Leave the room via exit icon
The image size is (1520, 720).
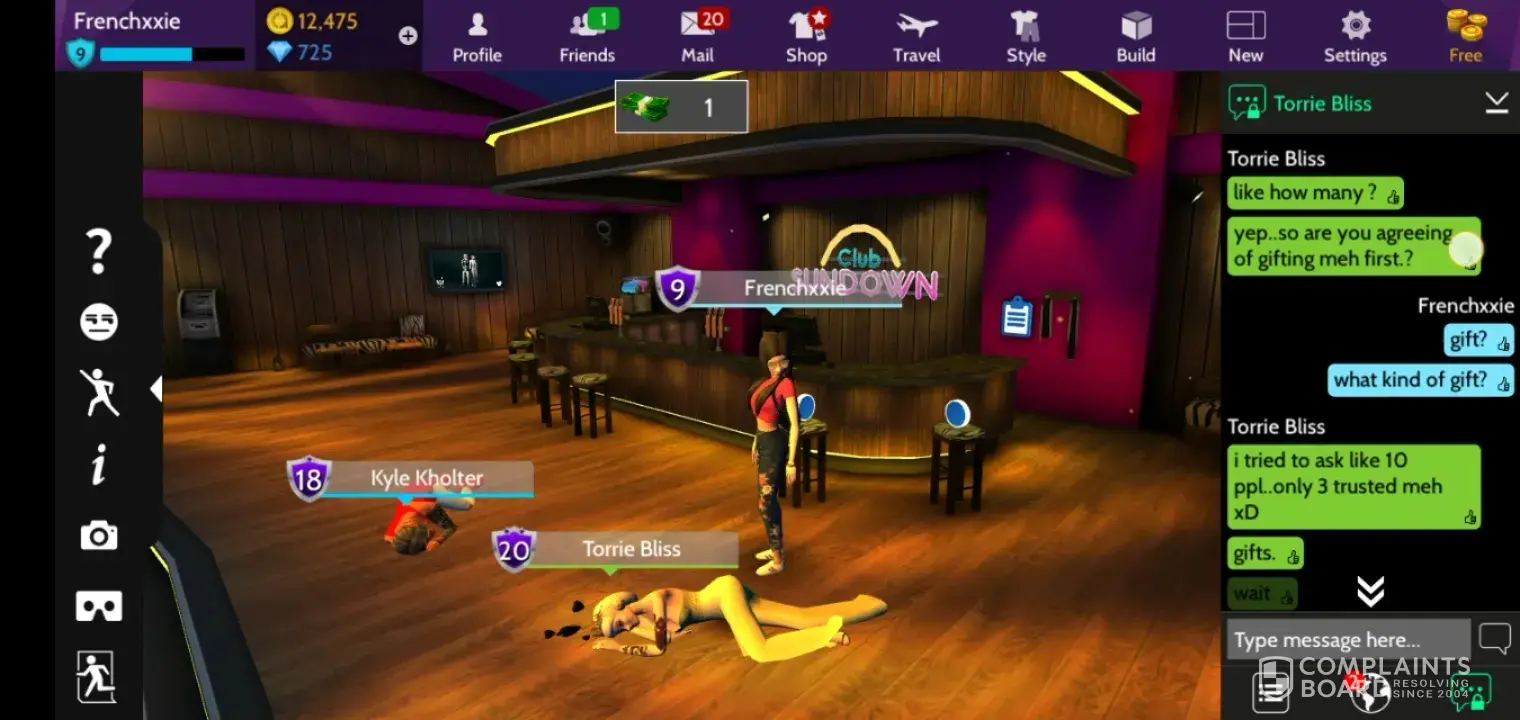click(x=97, y=677)
